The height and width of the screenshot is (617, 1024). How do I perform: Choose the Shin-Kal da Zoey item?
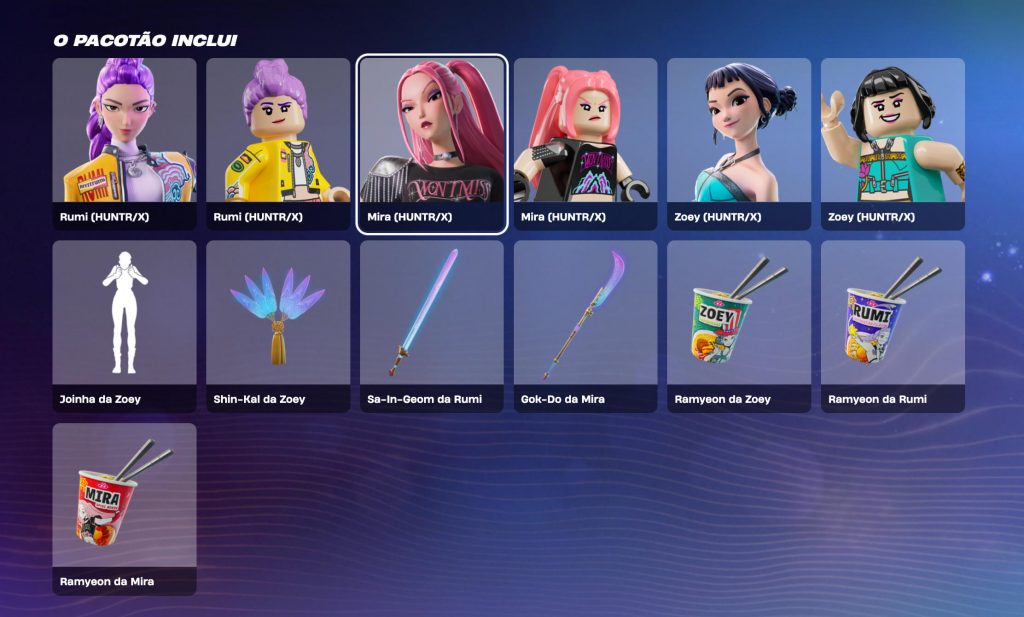278,326
